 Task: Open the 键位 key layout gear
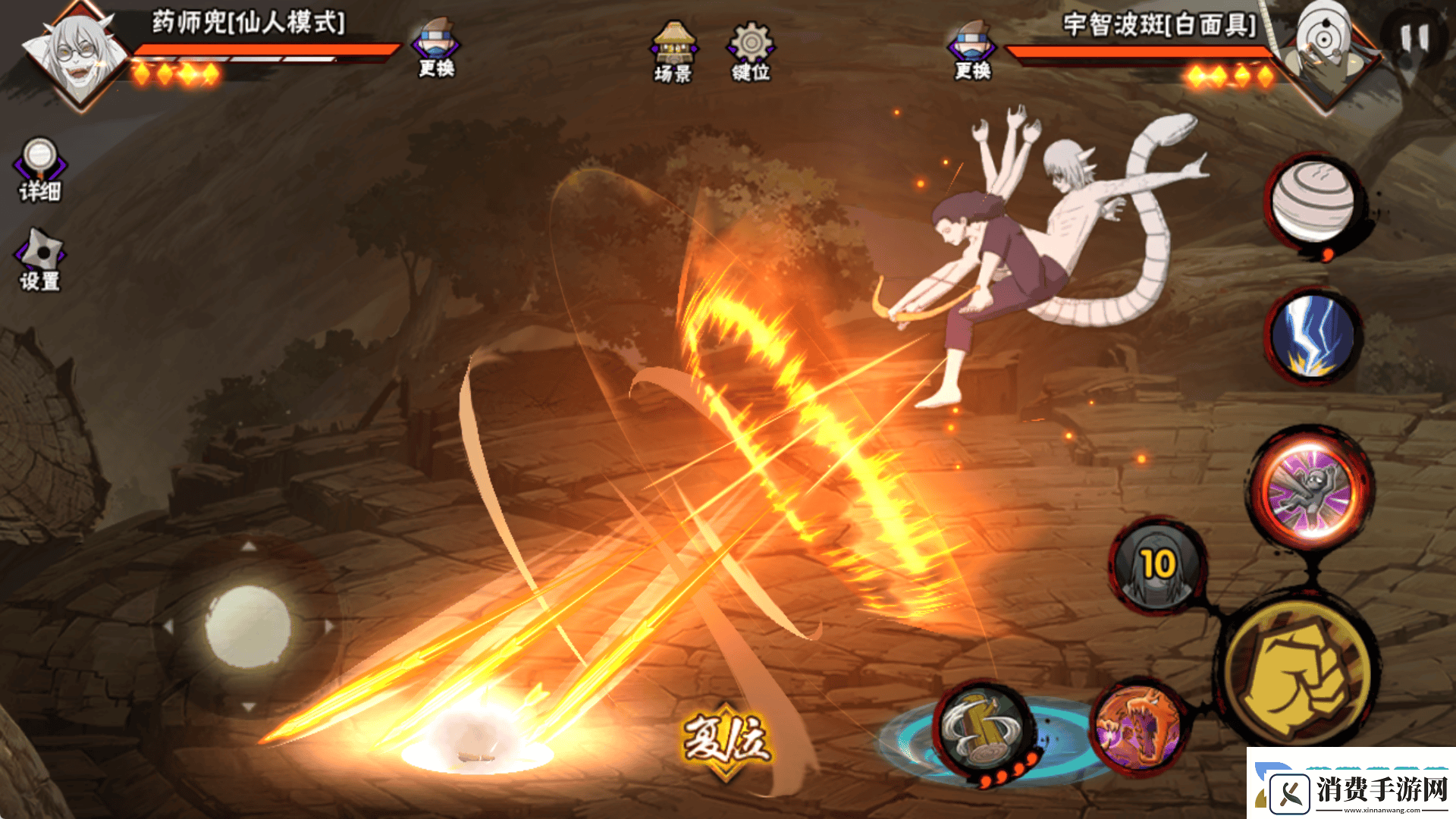pyautogui.click(x=751, y=52)
